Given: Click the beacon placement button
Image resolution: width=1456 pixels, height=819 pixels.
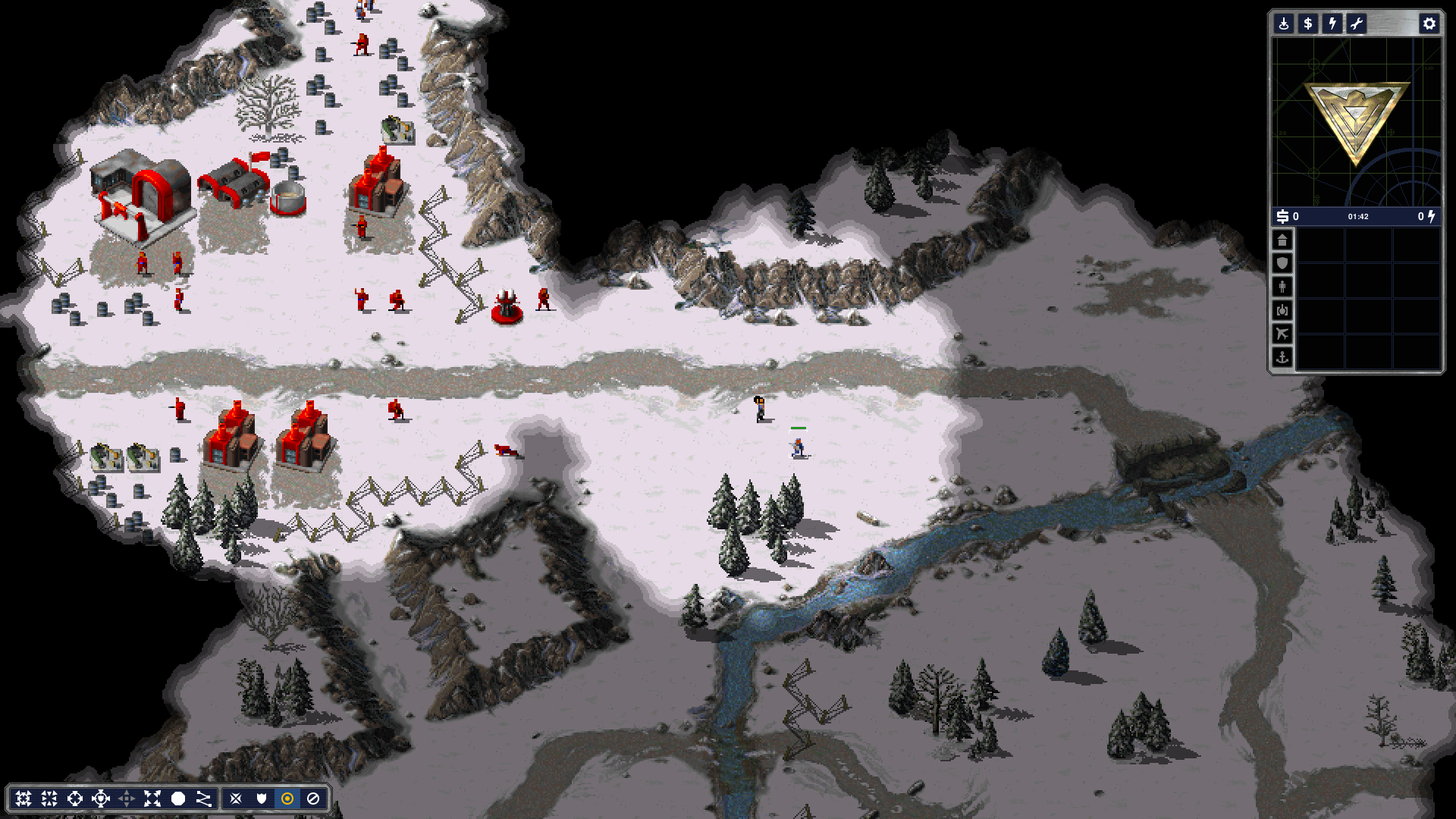Looking at the screenshot, I should pyautogui.click(x=1283, y=24).
